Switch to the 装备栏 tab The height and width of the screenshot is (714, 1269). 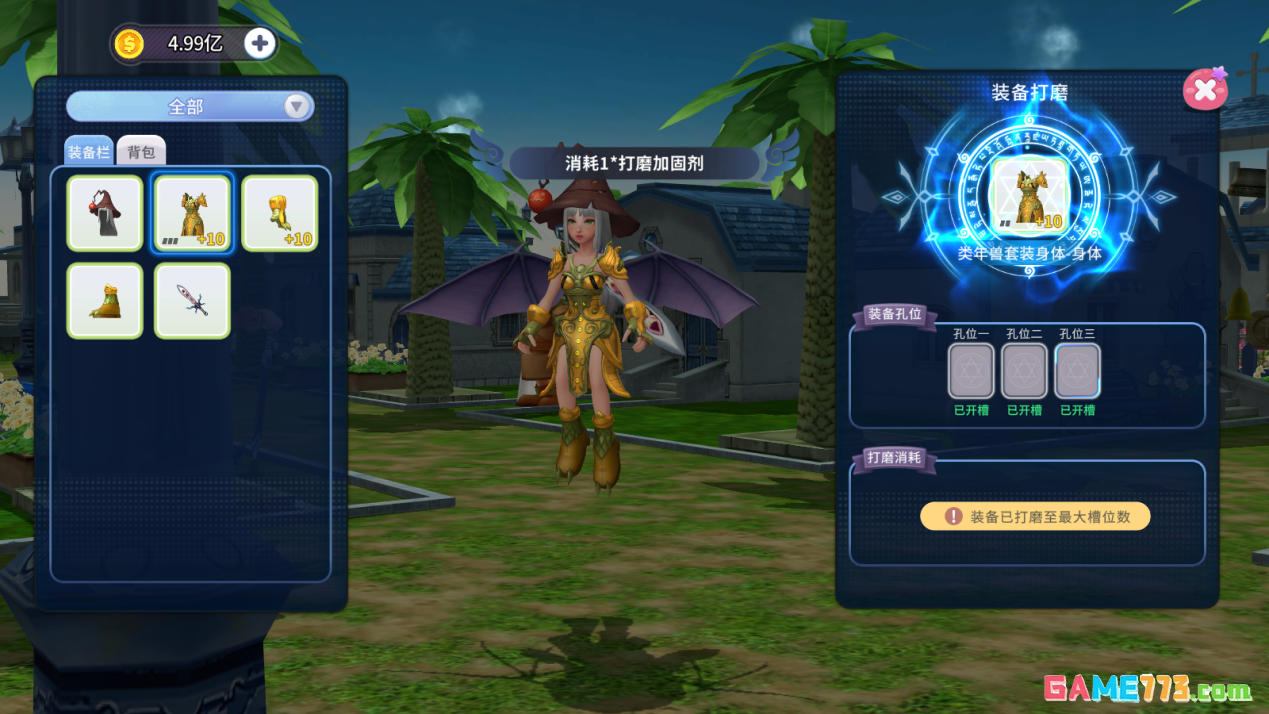click(x=89, y=152)
